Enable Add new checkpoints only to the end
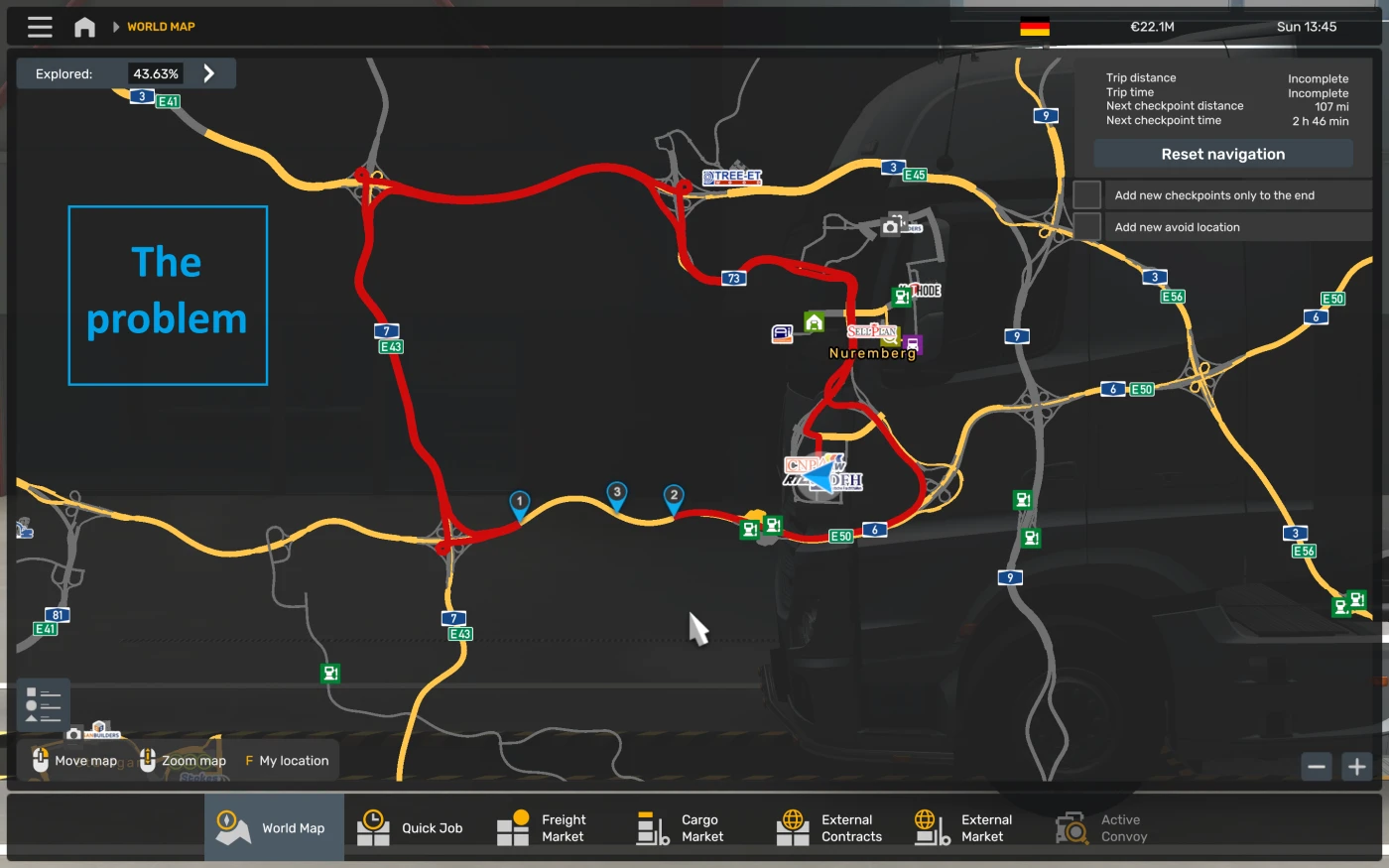Viewport: 1389px width, 868px height. (1086, 194)
